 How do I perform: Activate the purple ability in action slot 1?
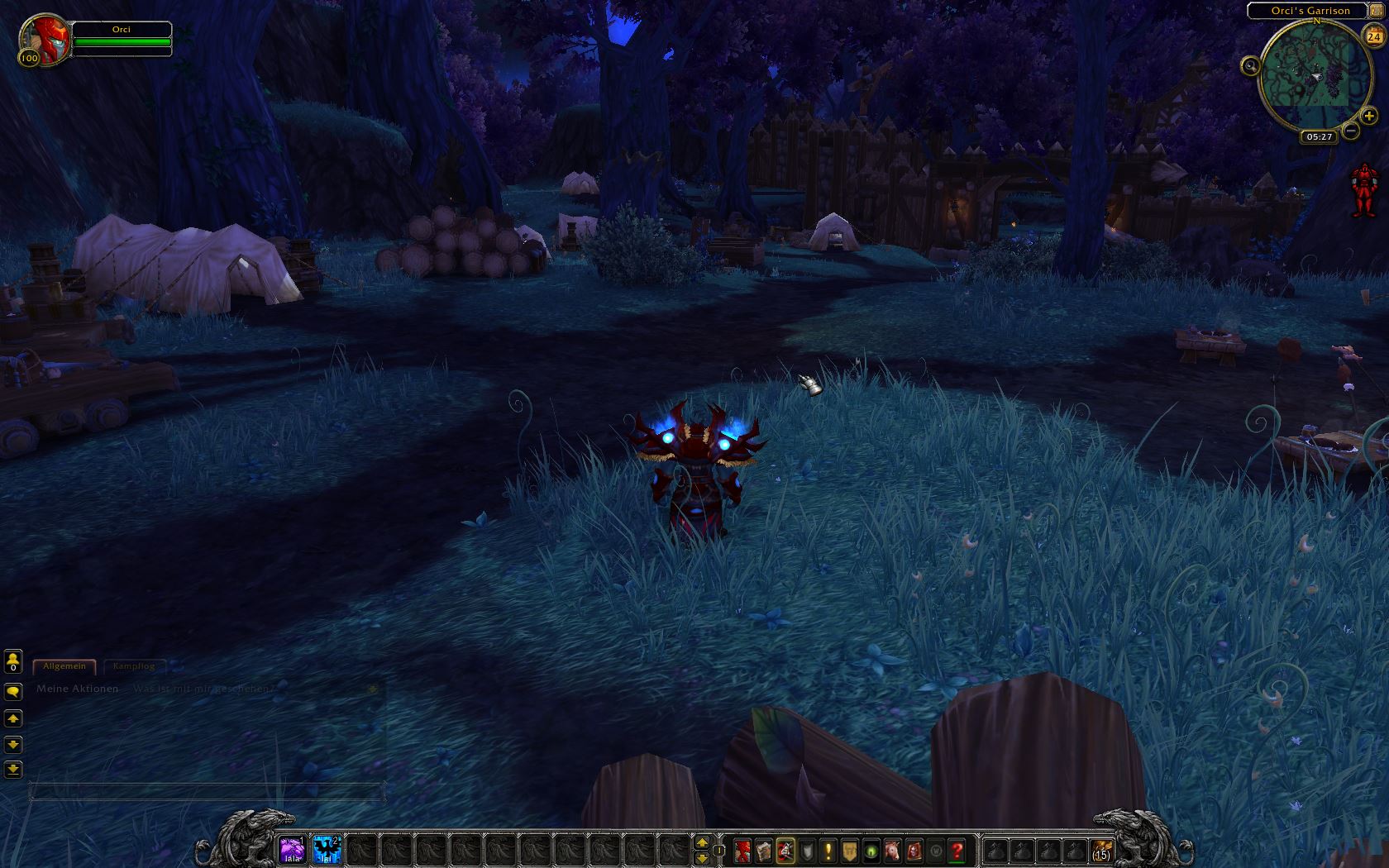(292, 850)
